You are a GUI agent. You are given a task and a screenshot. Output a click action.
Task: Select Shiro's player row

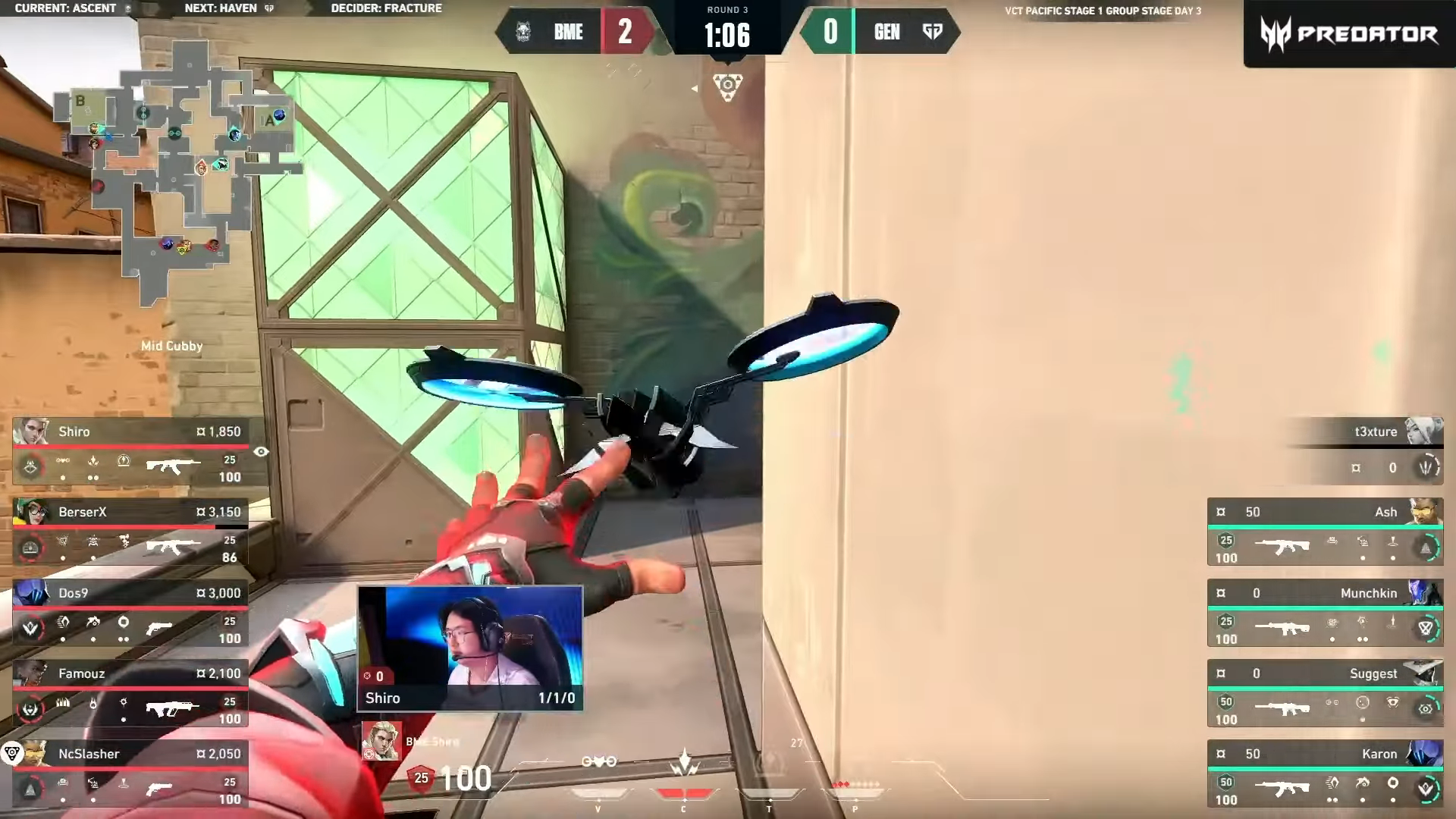click(x=130, y=452)
